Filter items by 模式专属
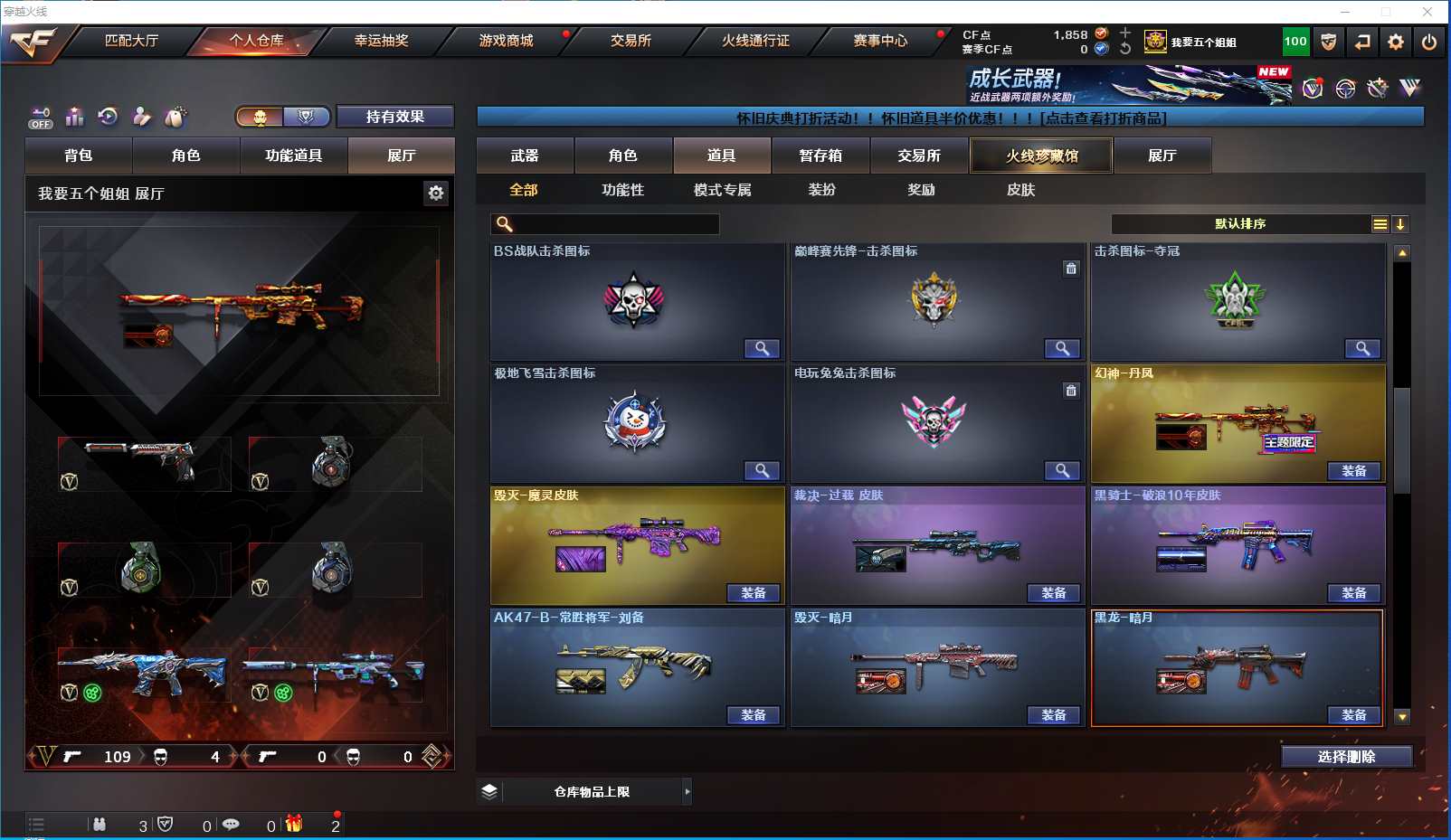 click(x=722, y=190)
